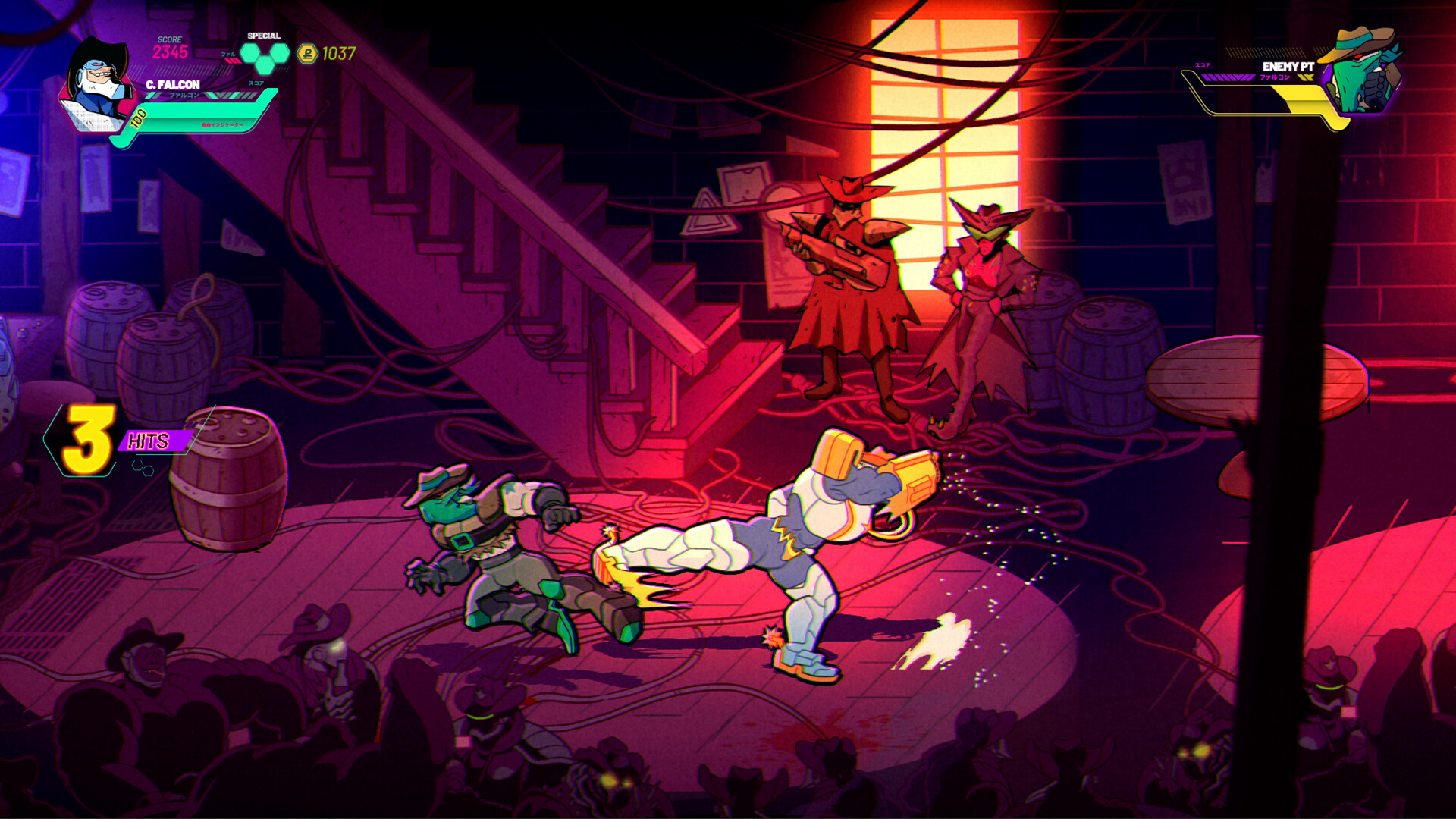Viewport: 1456px width, 819px height.
Task: Toggle the purple segment bar on the enemy panel
Action: coord(1228,77)
